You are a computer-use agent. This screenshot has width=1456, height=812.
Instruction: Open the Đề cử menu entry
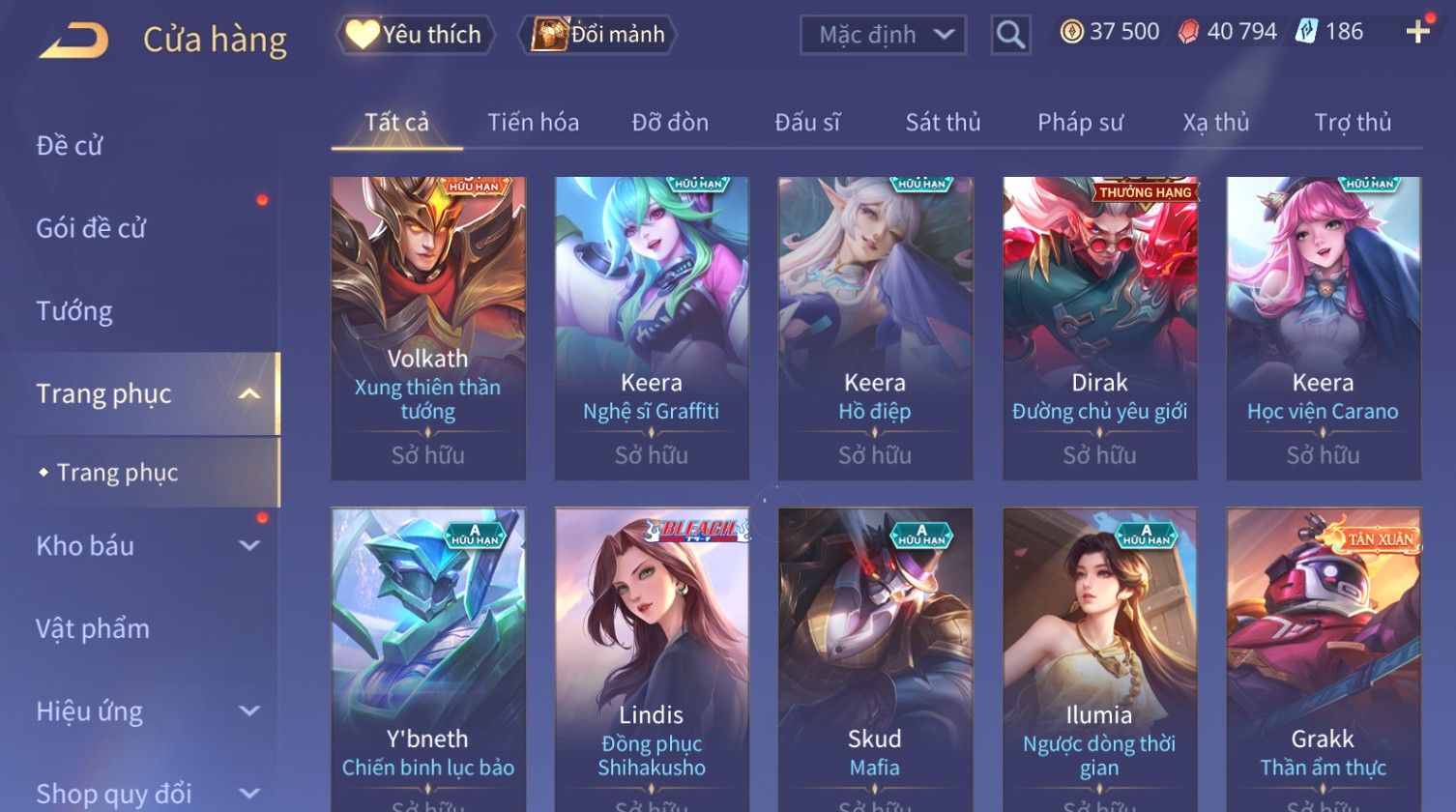pyautogui.click(x=70, y=145)
